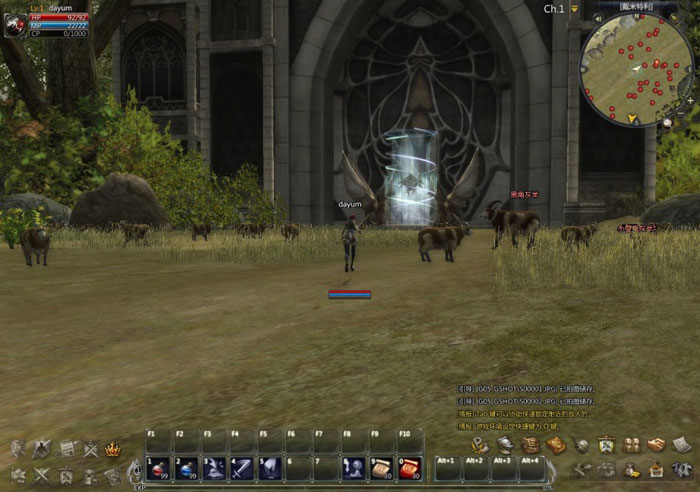Image resolution: width=700 pixels, height=492 pixels.
Task: Open the Ch.1 channel dropdown arrow
Action: 574,9
